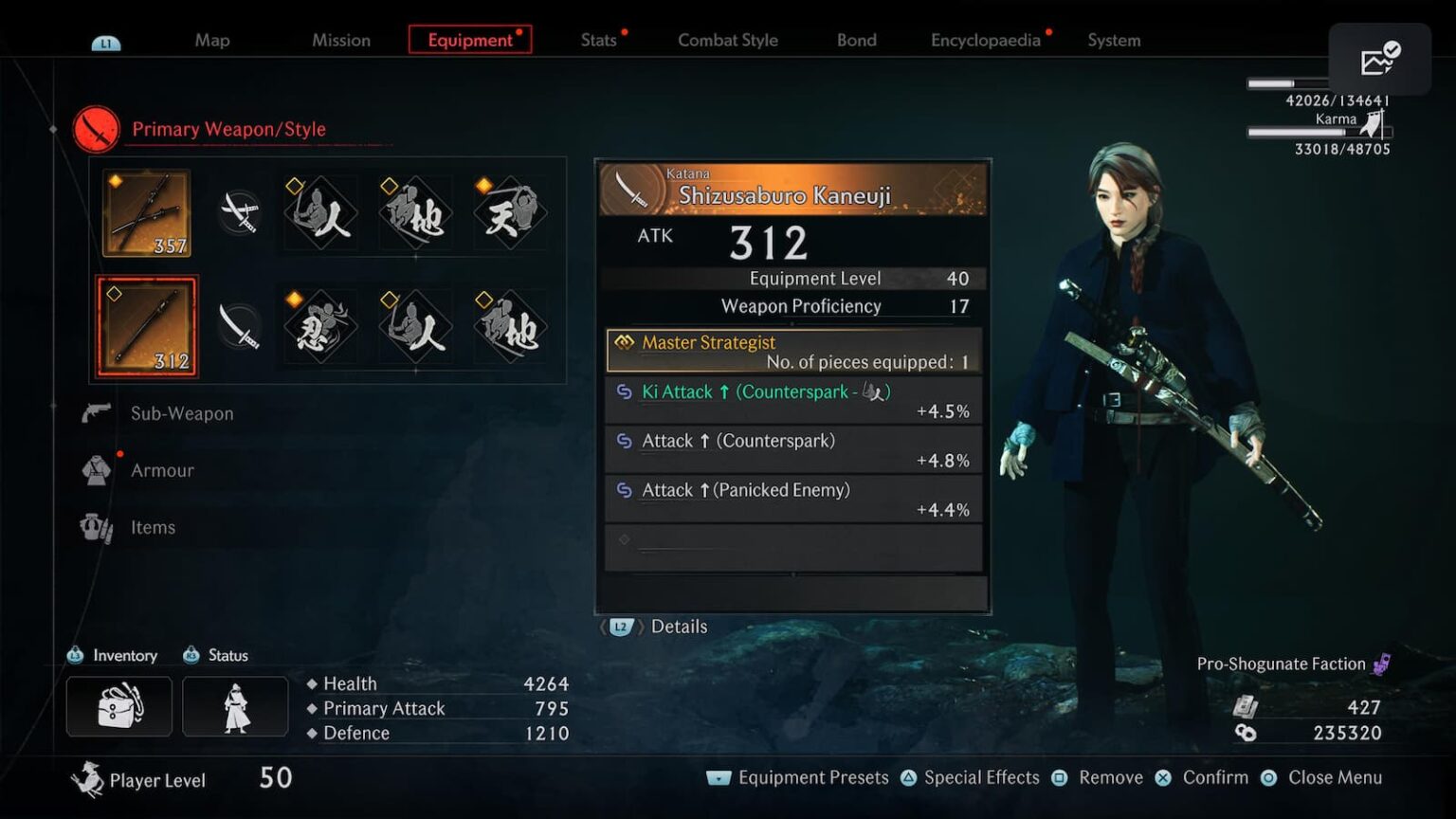The width and height of the screenshot is (1456, 819).
Task: Select the sword stance icon next to top katana
Action: pyautogui.click(x=240, y=212)
